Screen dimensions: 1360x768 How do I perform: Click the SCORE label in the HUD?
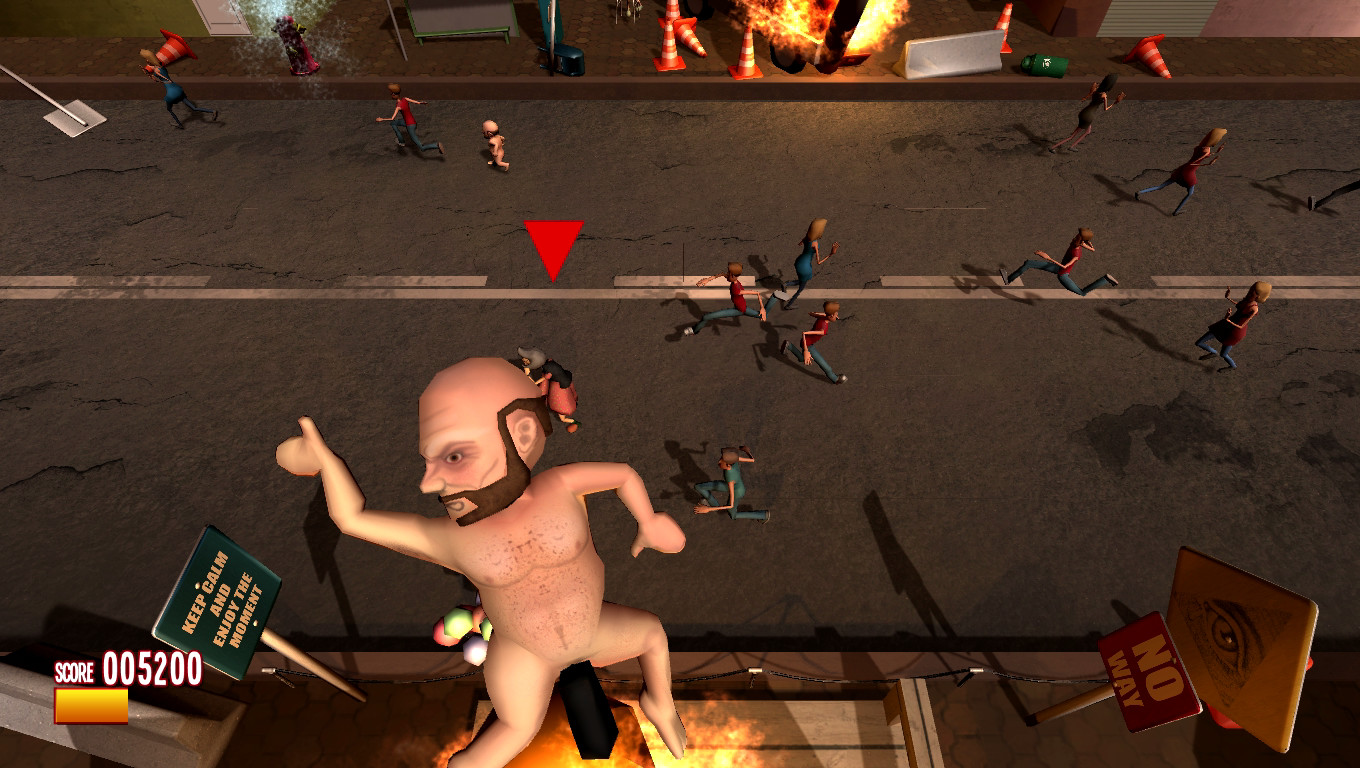[72, 671]
